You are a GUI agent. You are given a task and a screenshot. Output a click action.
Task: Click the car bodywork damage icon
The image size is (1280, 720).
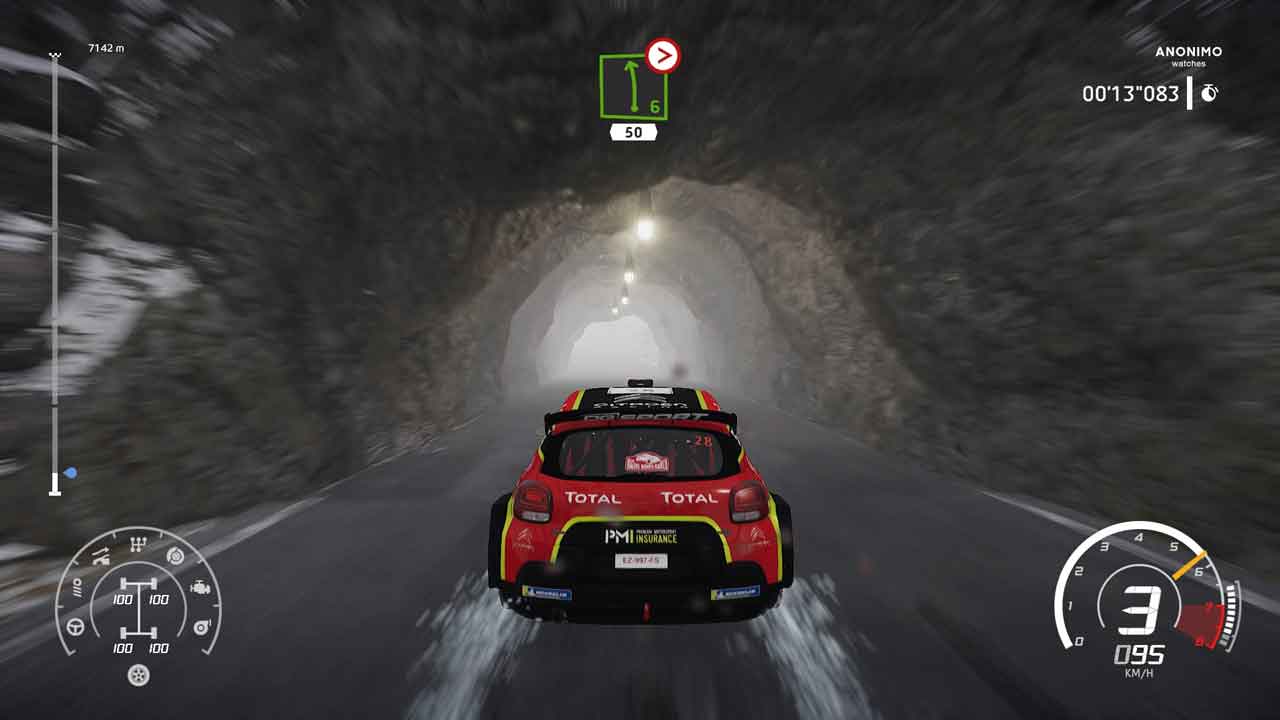[100, 558]
